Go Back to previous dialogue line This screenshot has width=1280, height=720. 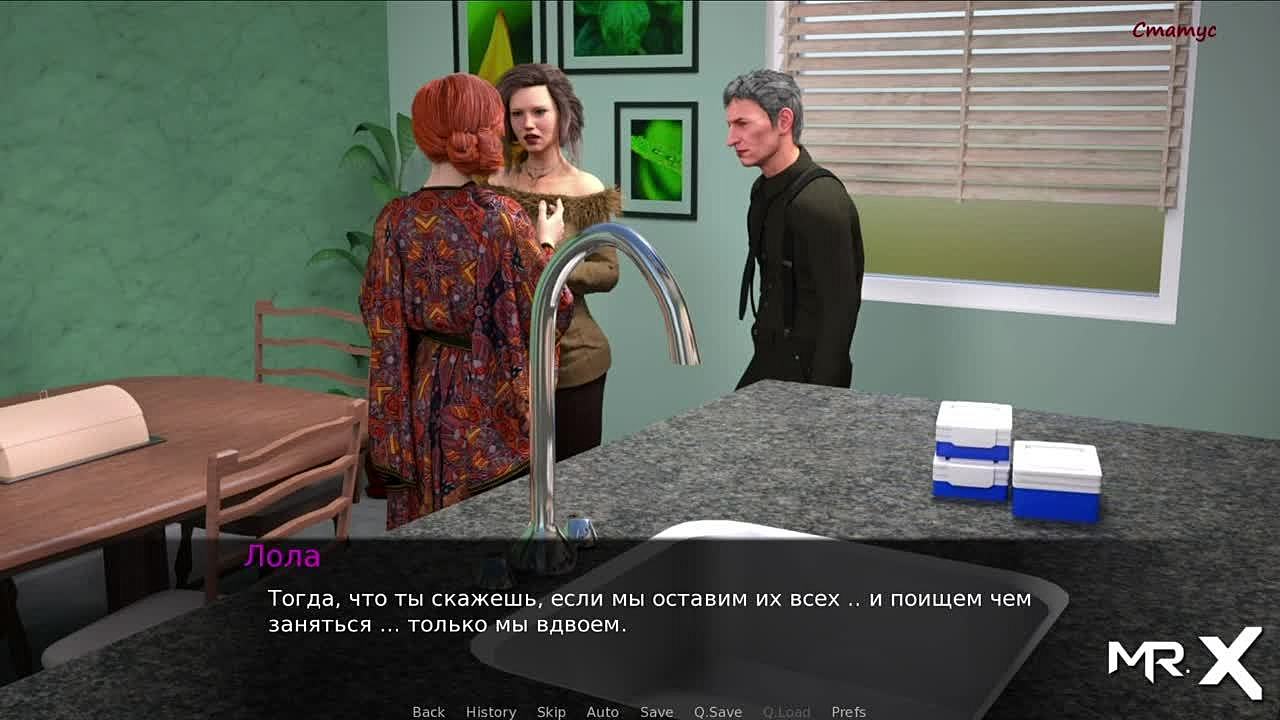[x=428, y=712]
